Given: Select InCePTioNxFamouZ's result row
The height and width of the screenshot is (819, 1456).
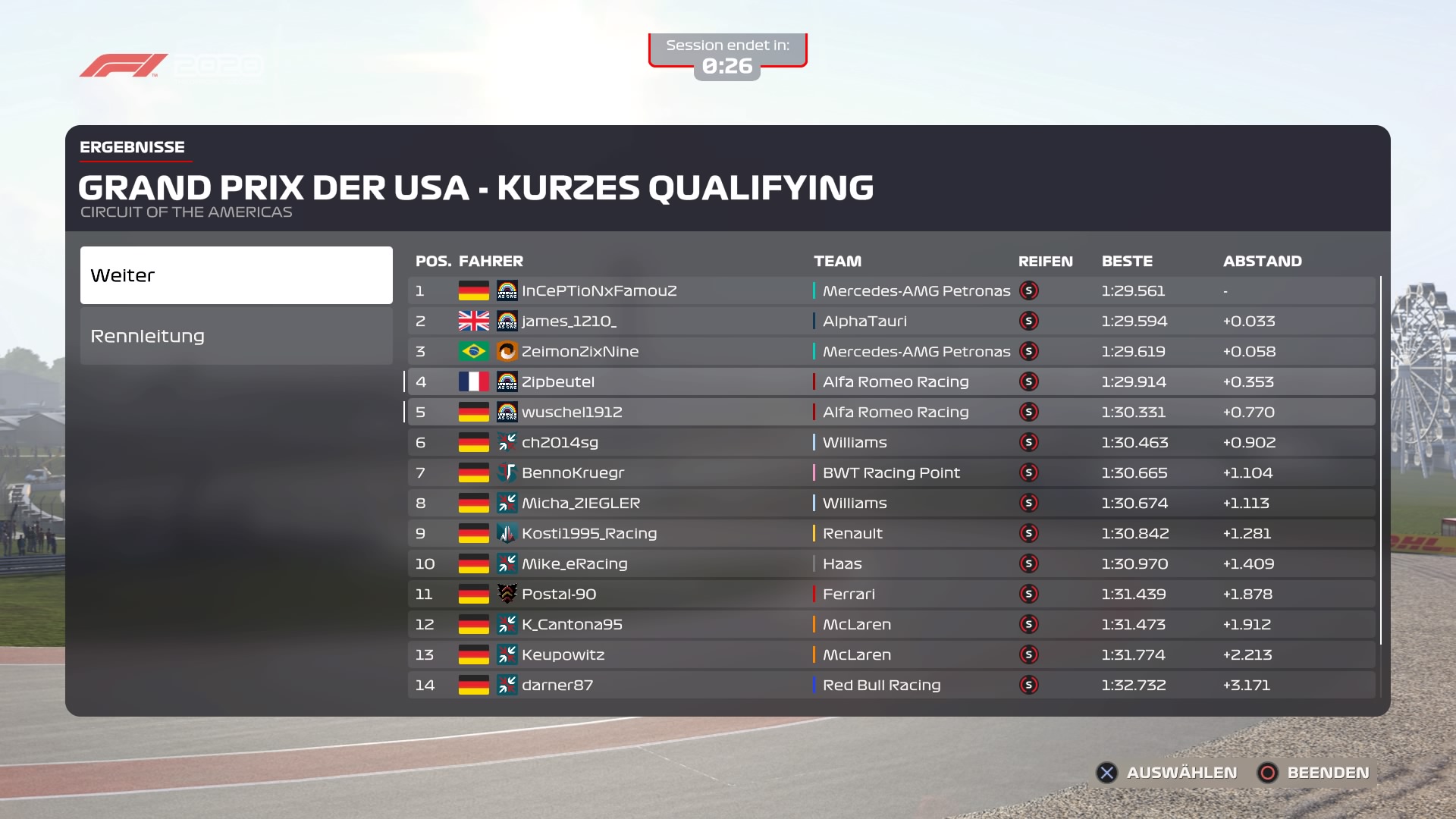Looking at the screenshot, I should [x=890, y=291].
